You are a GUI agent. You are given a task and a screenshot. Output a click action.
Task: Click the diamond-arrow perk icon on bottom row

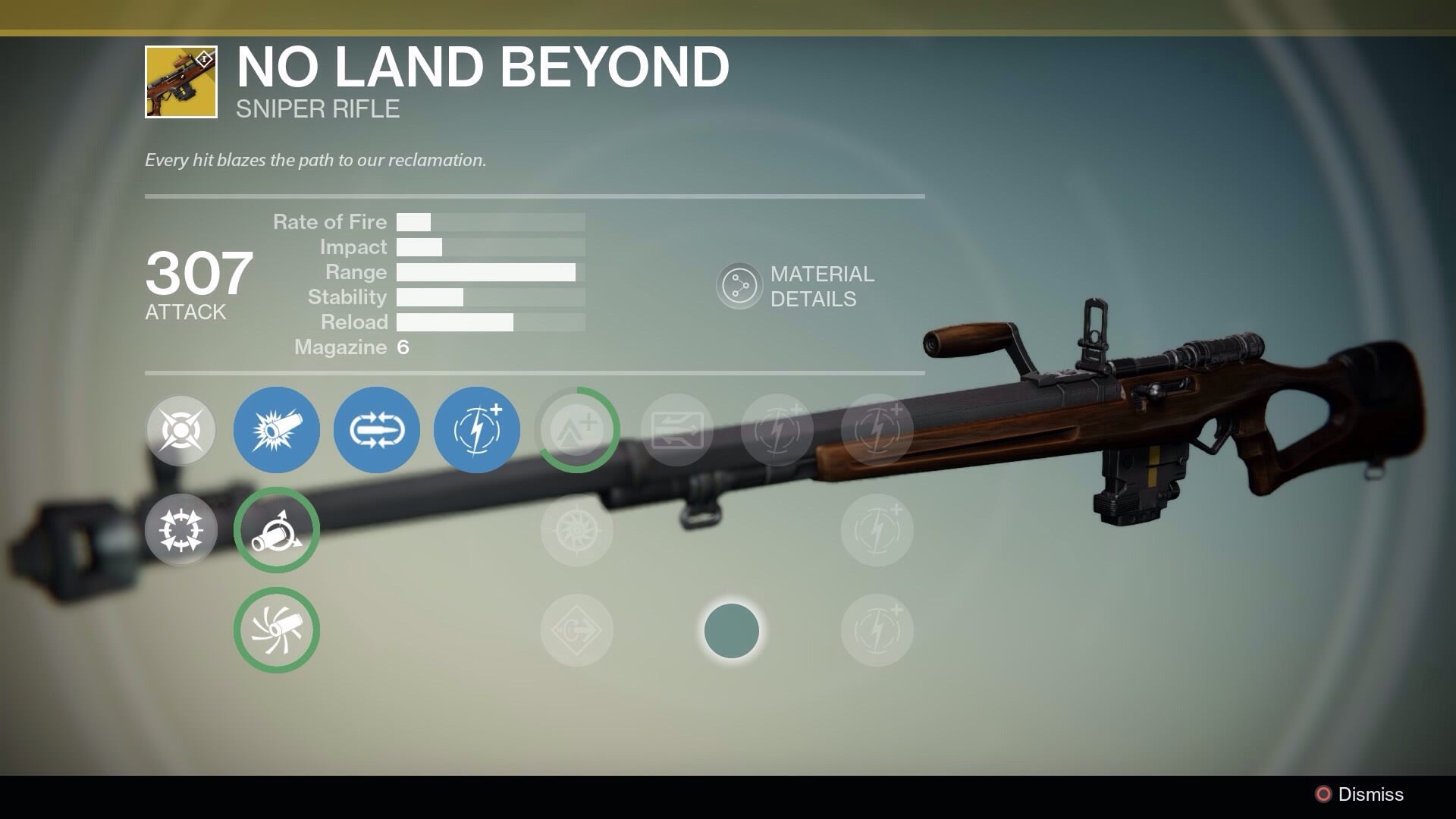point(576,630)
